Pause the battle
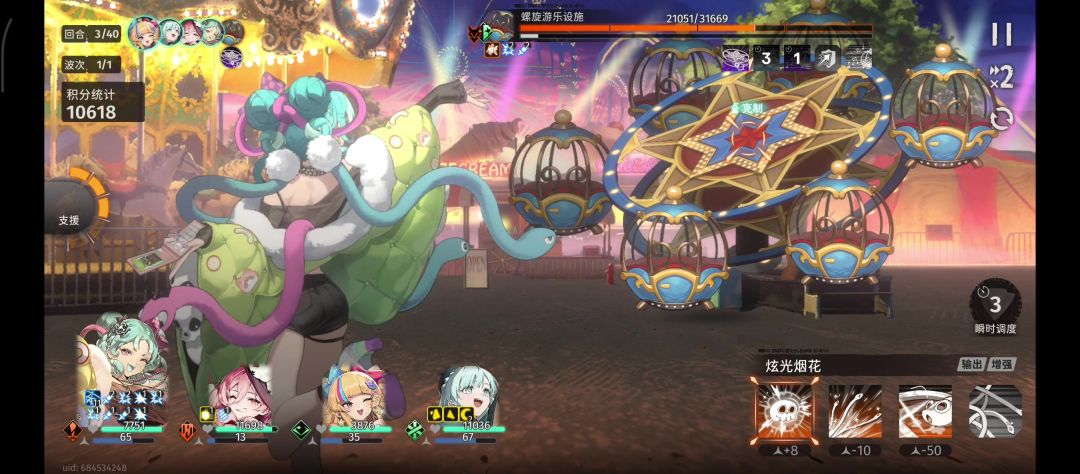1080x474 pixels. [1000, 34]
